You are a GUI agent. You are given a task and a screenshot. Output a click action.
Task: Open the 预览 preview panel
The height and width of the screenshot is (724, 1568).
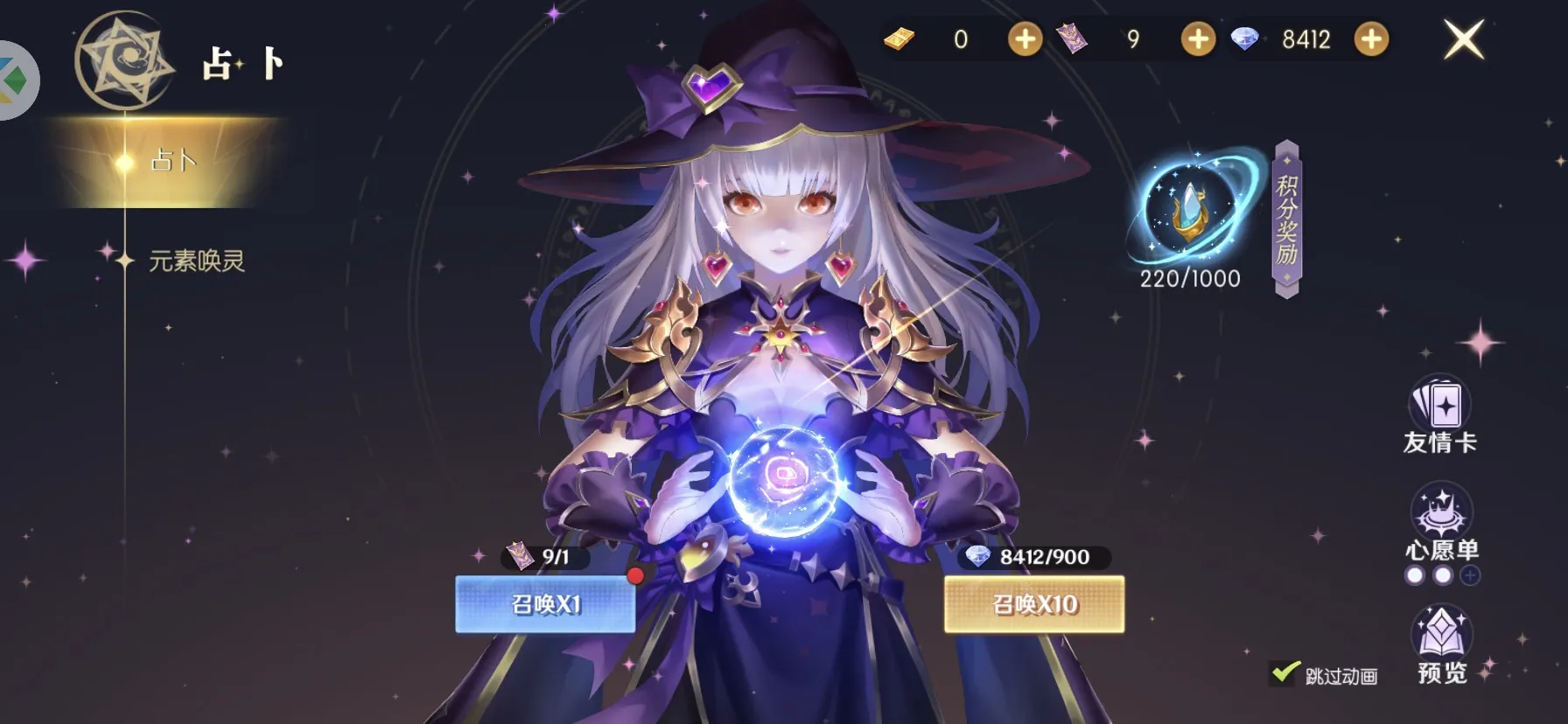click(1441, 645)
